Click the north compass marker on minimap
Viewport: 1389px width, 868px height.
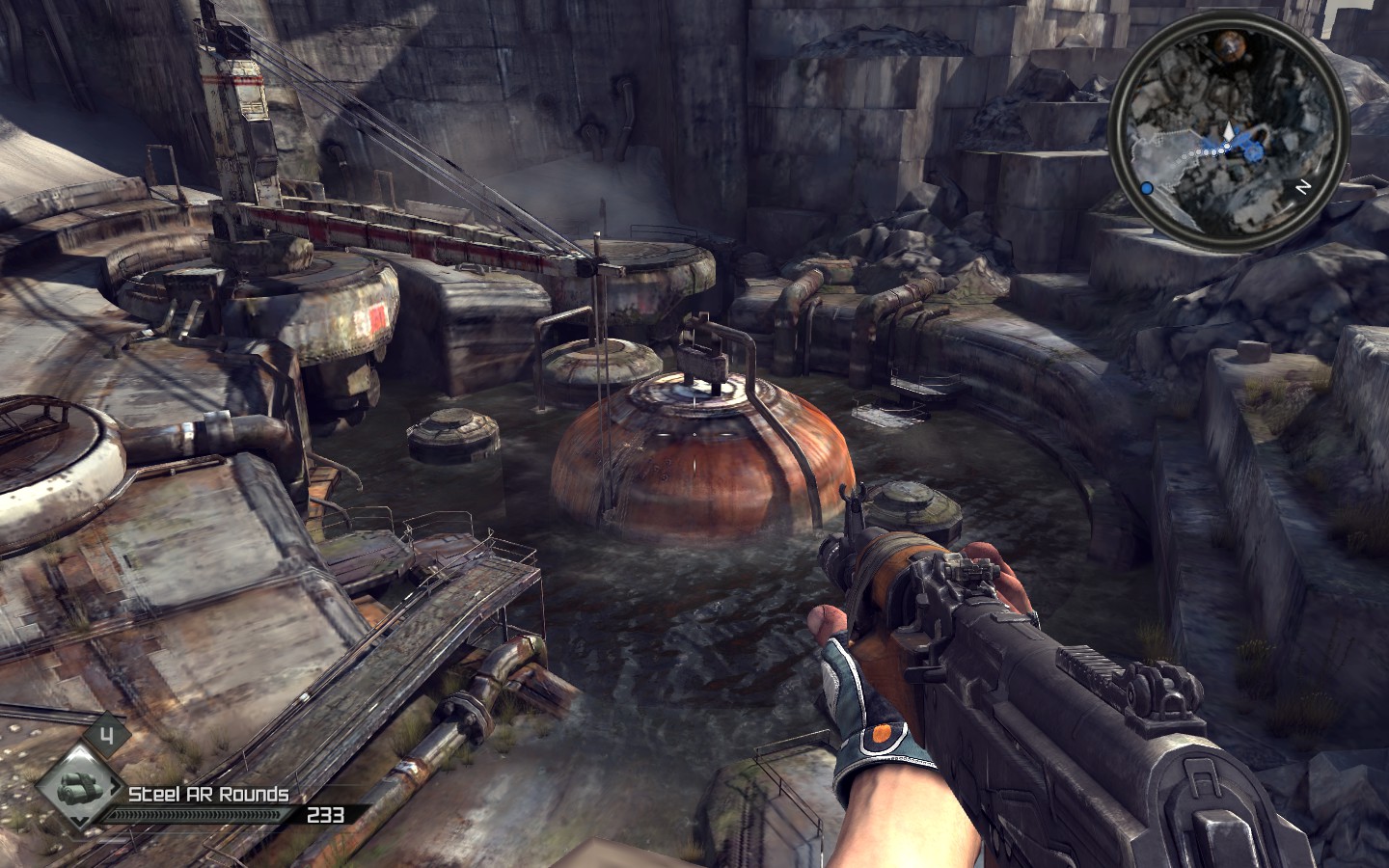click(x=1303, y=187)
